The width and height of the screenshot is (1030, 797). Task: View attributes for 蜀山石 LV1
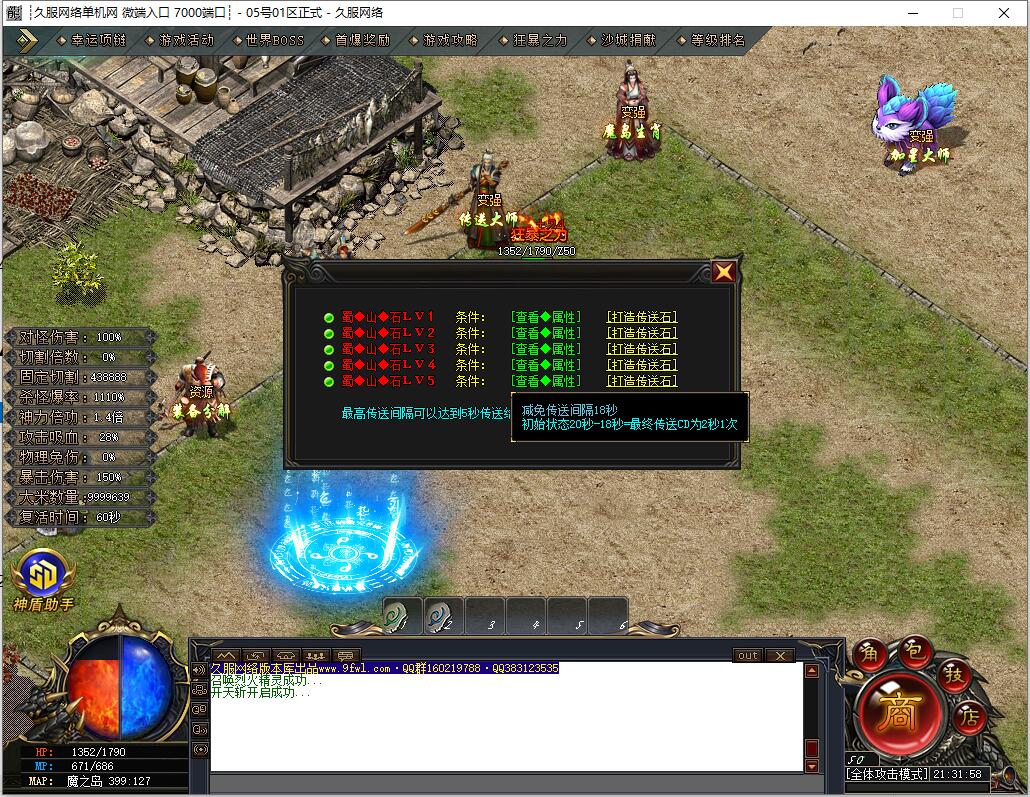(x=545, y=317)
